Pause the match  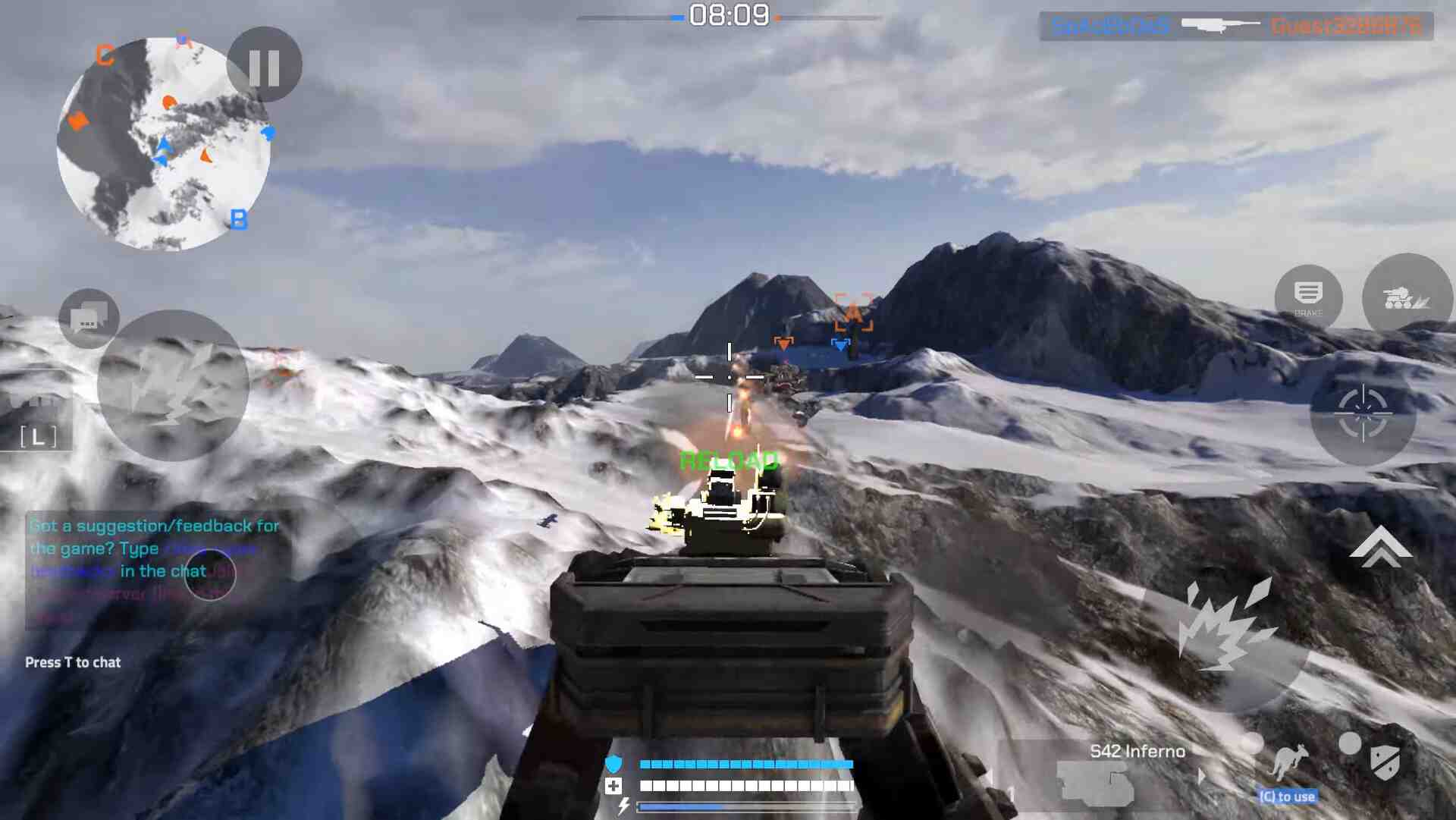pyautogui.click(x=264, y=66)
